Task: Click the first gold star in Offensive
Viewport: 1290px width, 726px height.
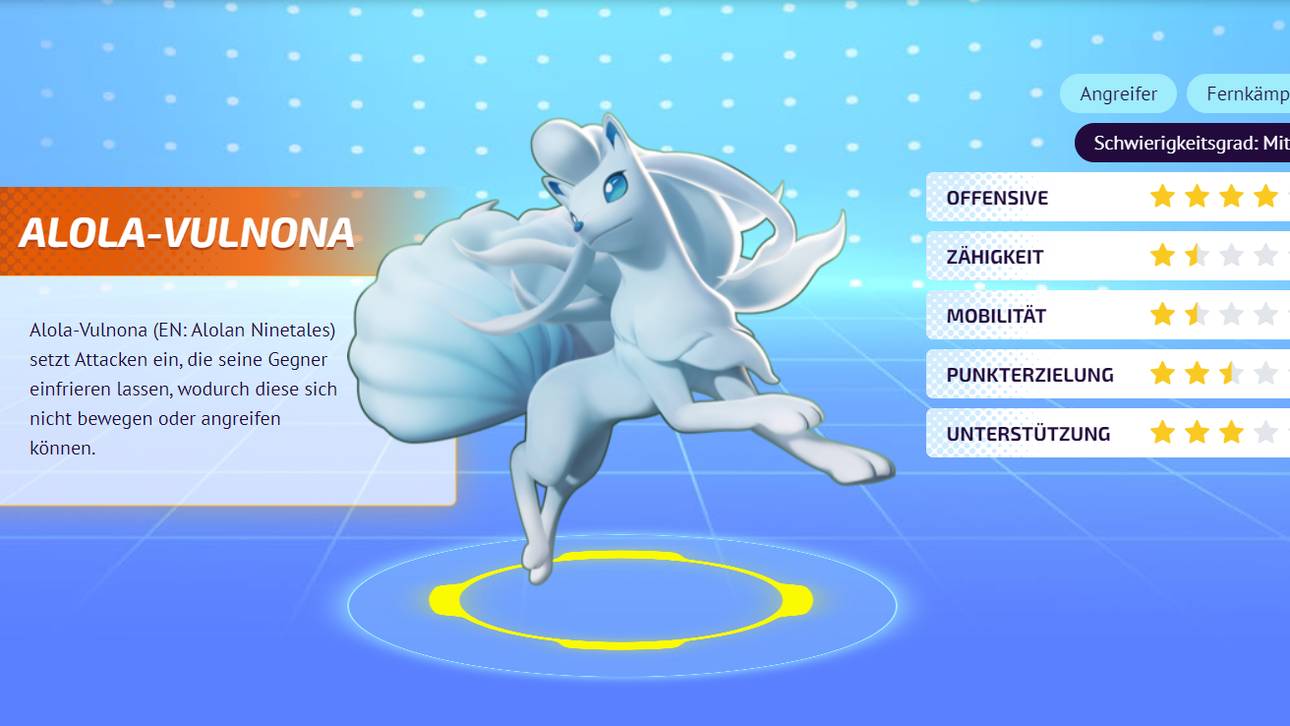Action: coord(1163,197)
